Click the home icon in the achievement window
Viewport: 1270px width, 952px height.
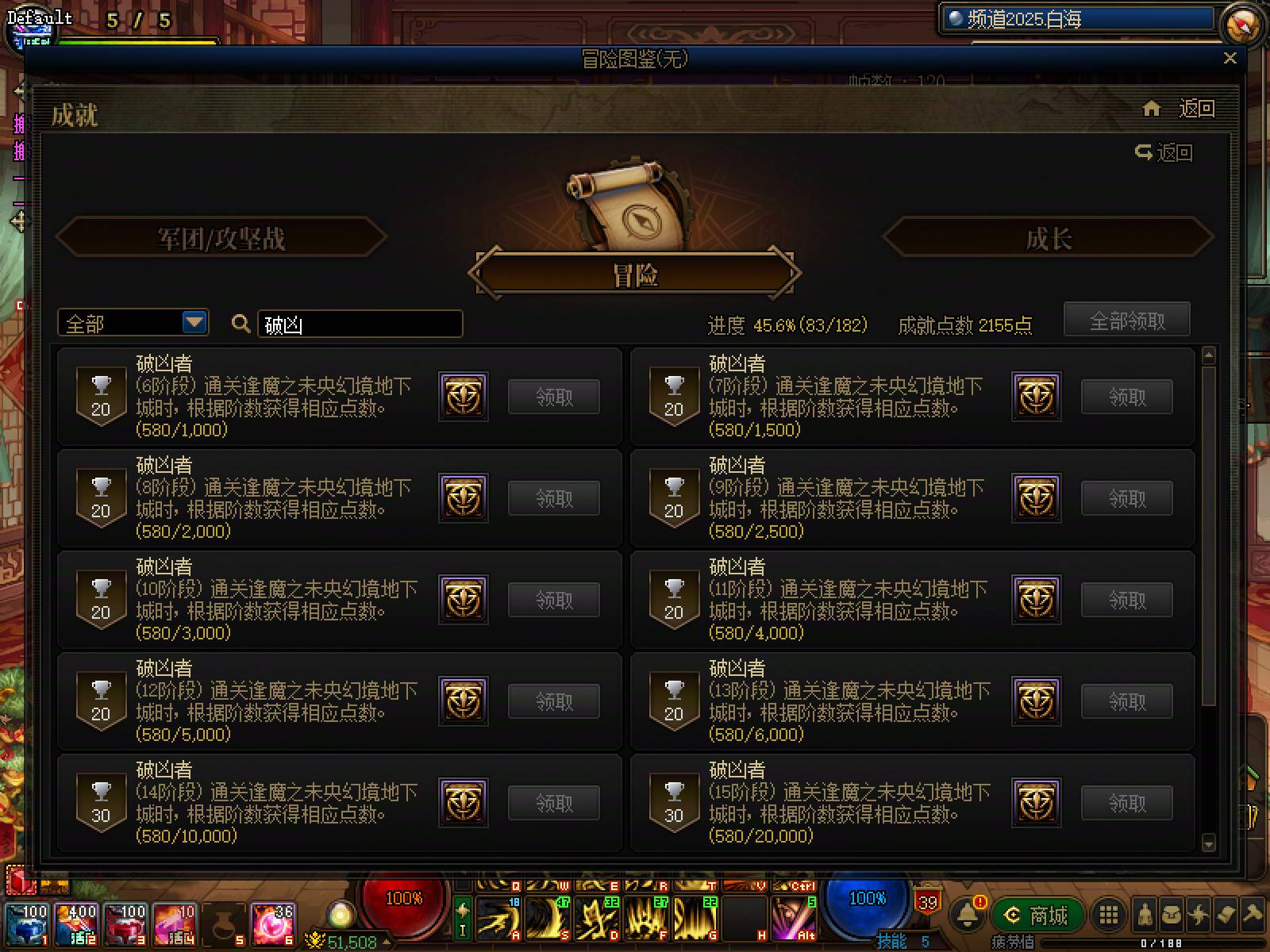[1152, 109]
